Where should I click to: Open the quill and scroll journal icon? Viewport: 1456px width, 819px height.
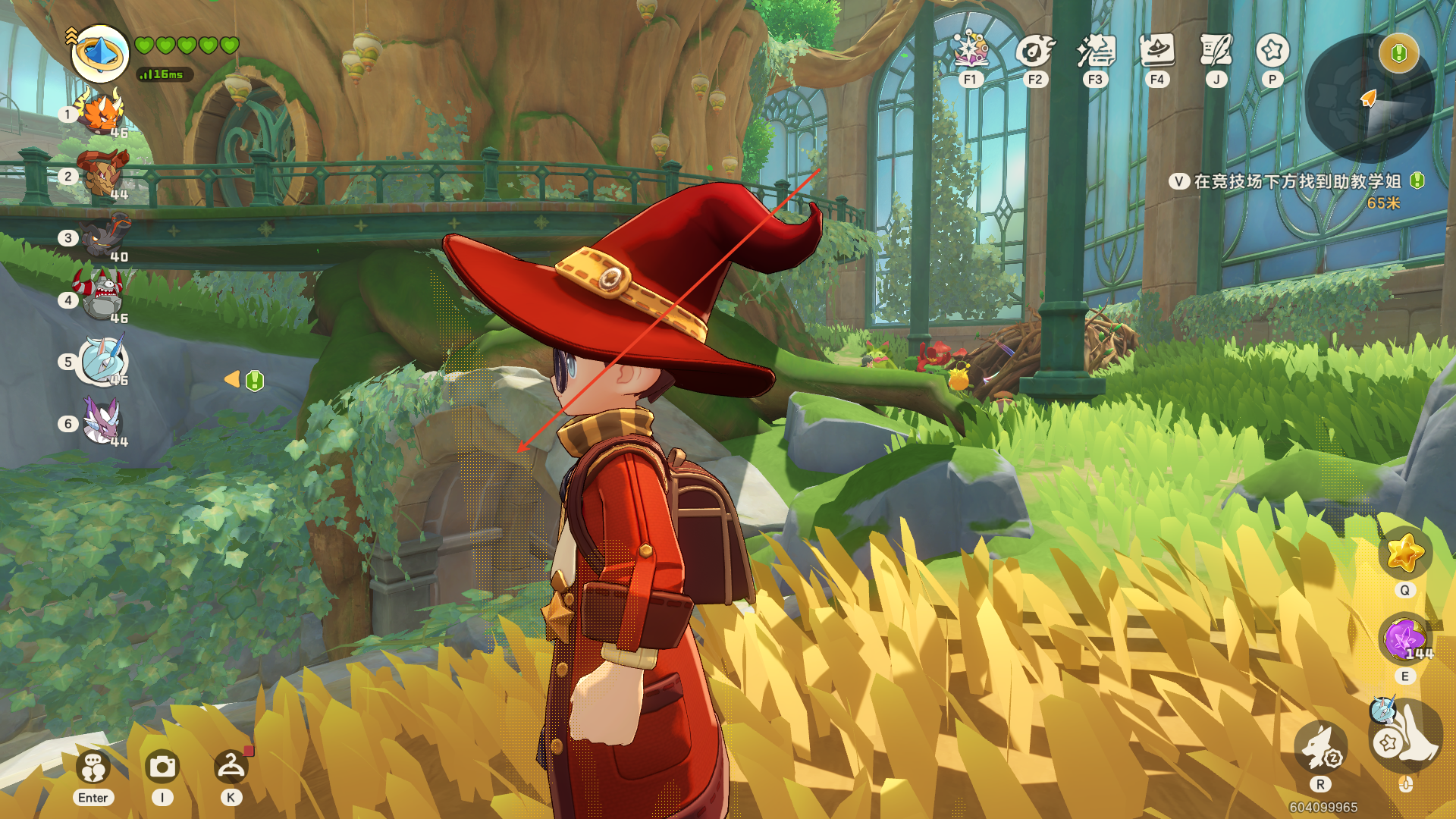[x=1216, y=50]
